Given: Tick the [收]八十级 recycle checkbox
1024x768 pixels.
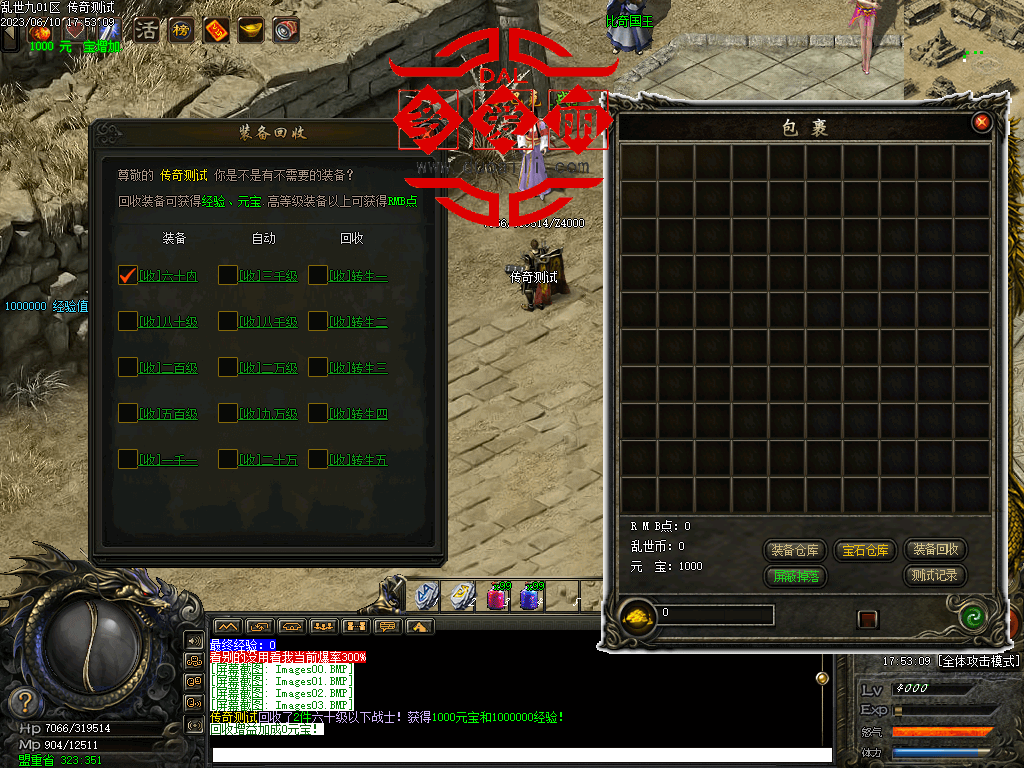Looking at the screenshot, I should [x=128, y=321].
